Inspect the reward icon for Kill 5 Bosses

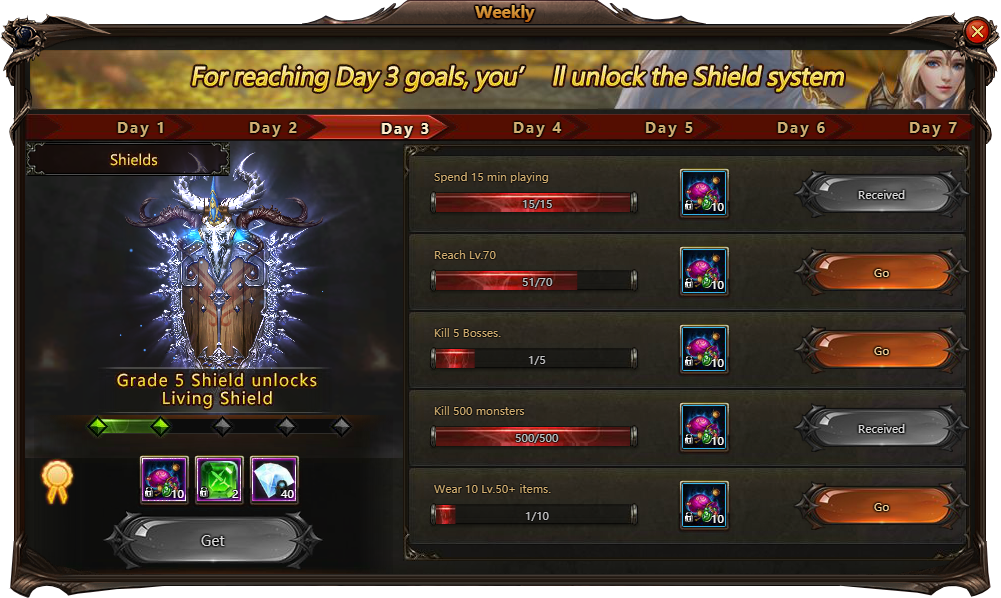tap(704, 350)
